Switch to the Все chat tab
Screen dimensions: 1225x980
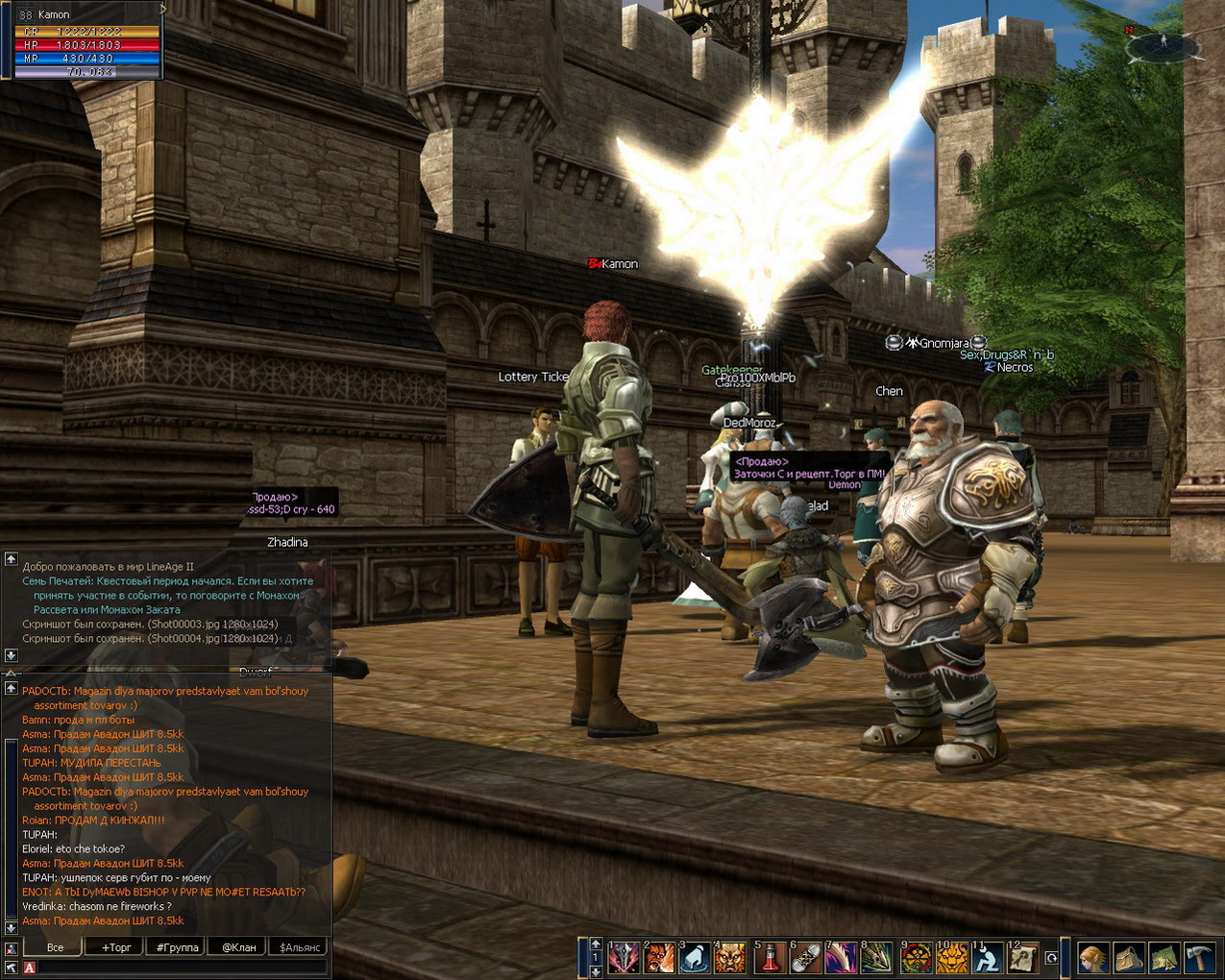pyautogui.click(x=56, y=947)
